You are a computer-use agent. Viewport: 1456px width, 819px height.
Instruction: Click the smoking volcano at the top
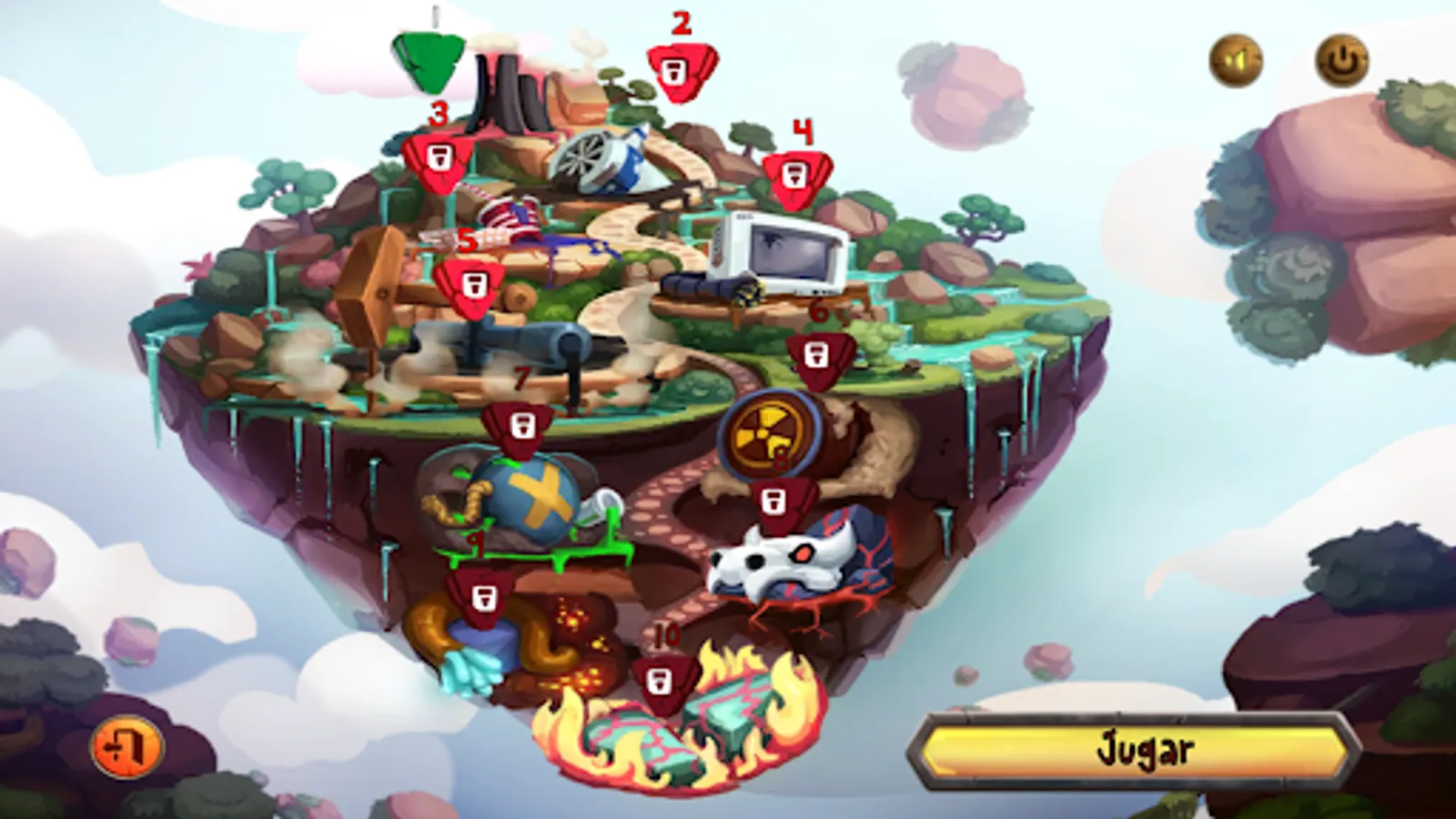pos(506,91)
